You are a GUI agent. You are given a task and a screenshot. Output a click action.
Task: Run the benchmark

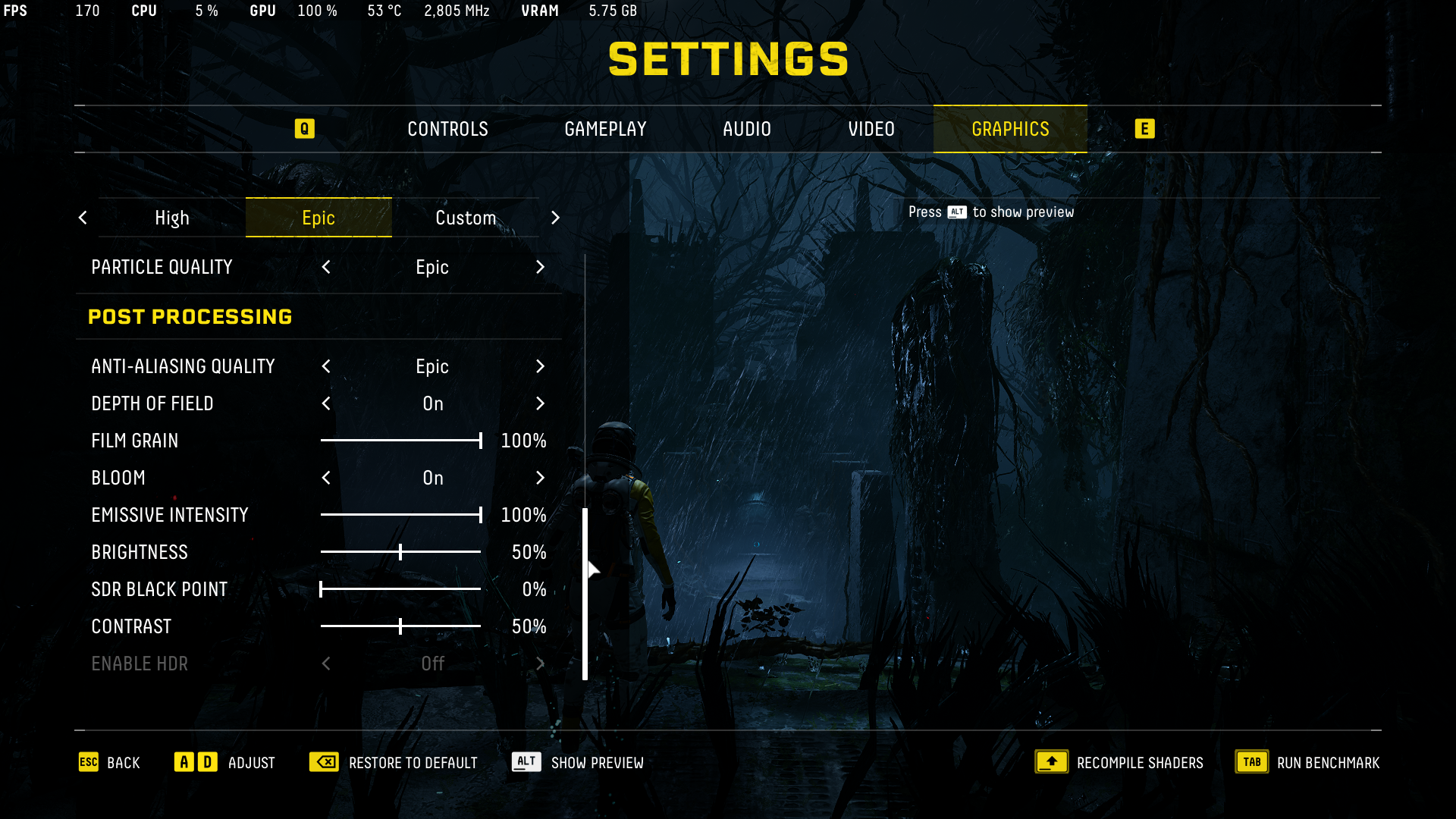pyautogui.click(x=1307, y=762)
